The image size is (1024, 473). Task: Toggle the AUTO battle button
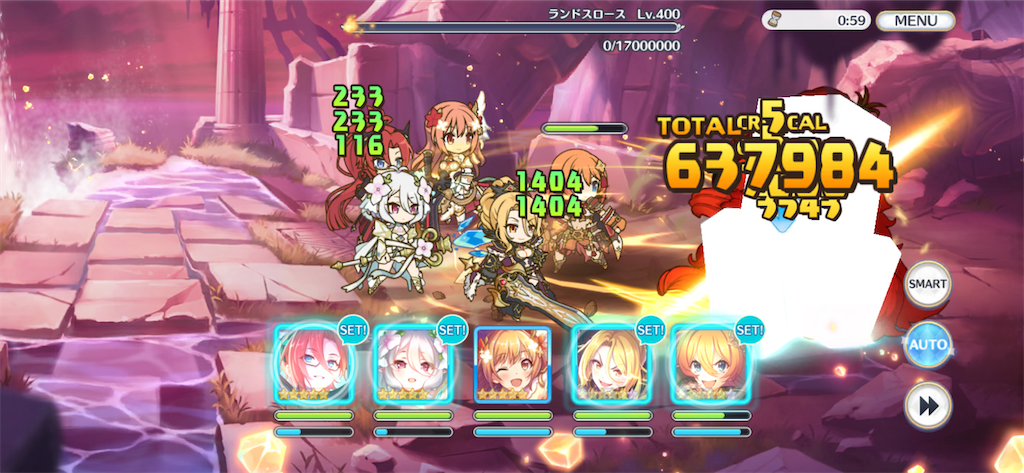click(x=927, y=346)
